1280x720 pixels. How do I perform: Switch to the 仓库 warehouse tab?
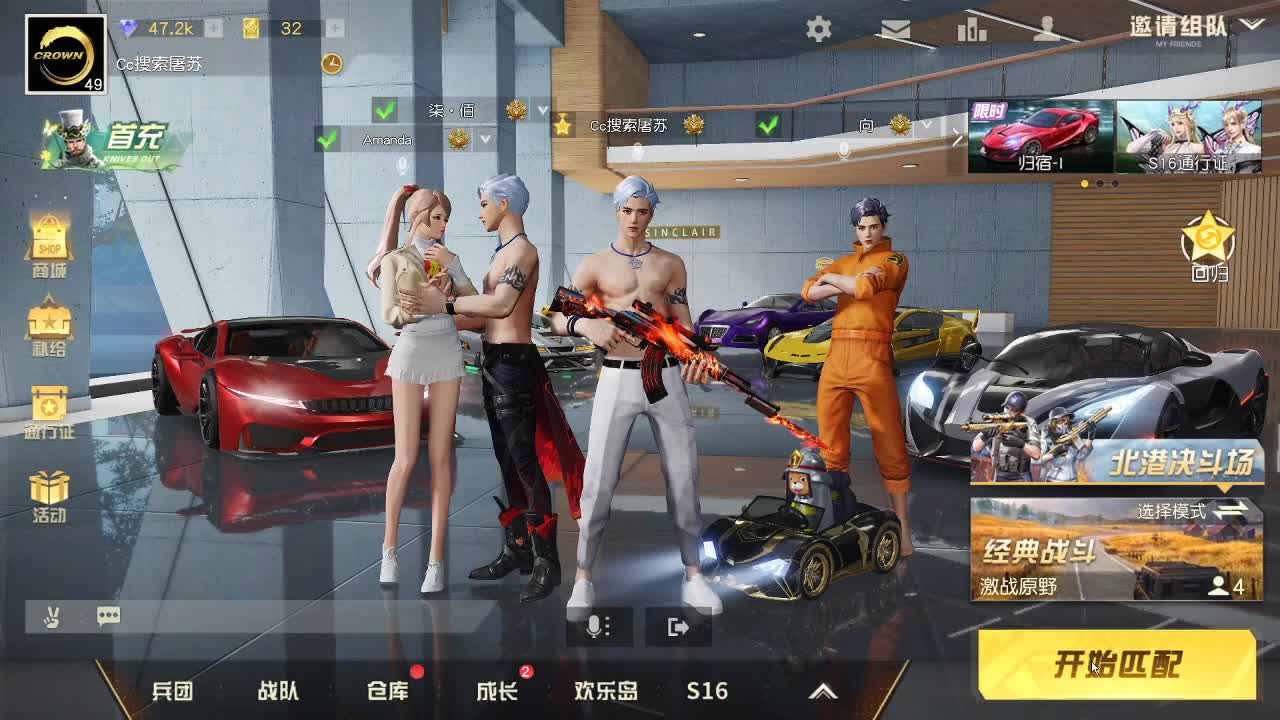(x=387, y=690)
